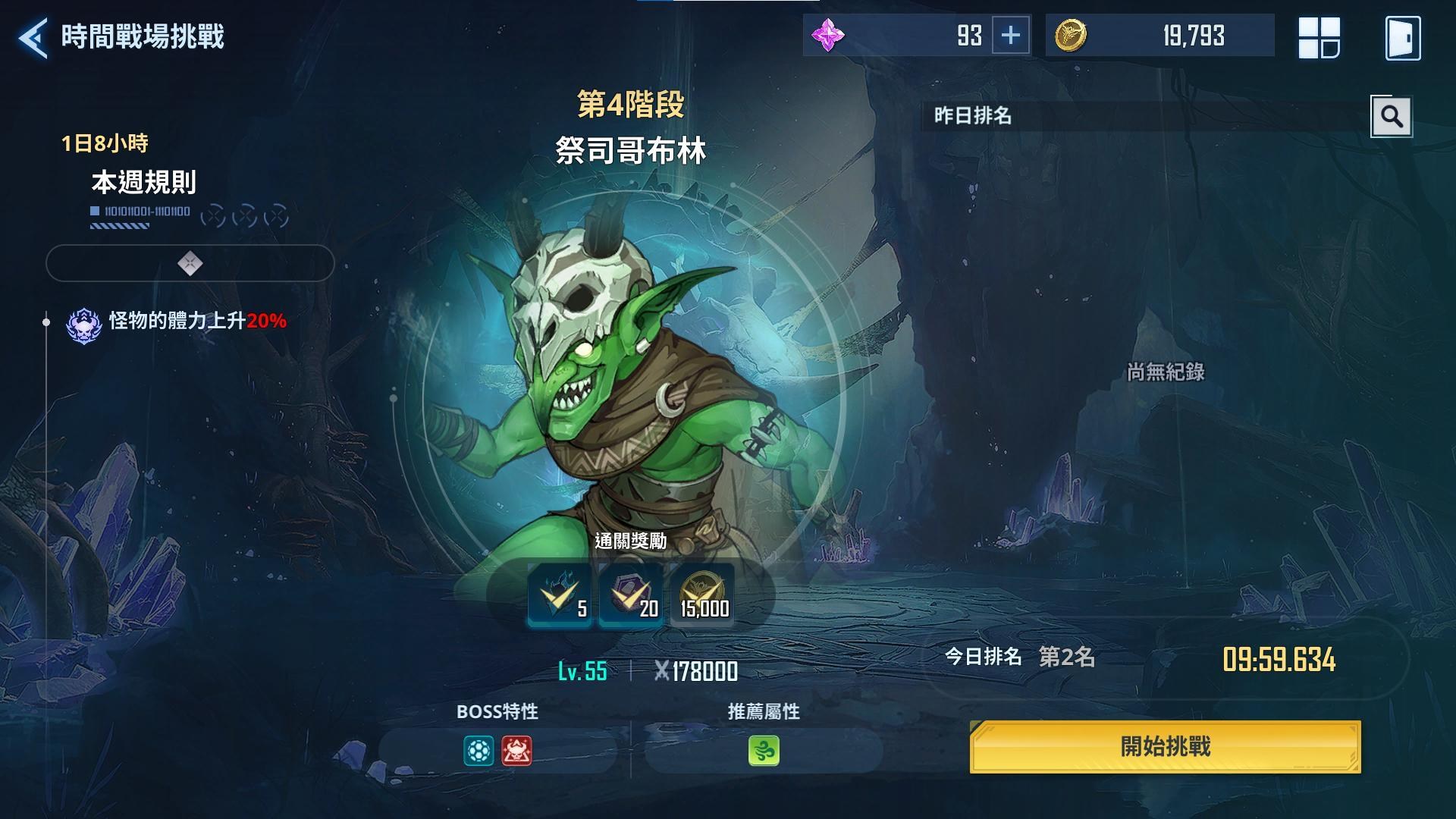Click the pink crystal currency icon
Viewport: 1456px width, 819px height.
pyautogui.click(x=830, y=35)
